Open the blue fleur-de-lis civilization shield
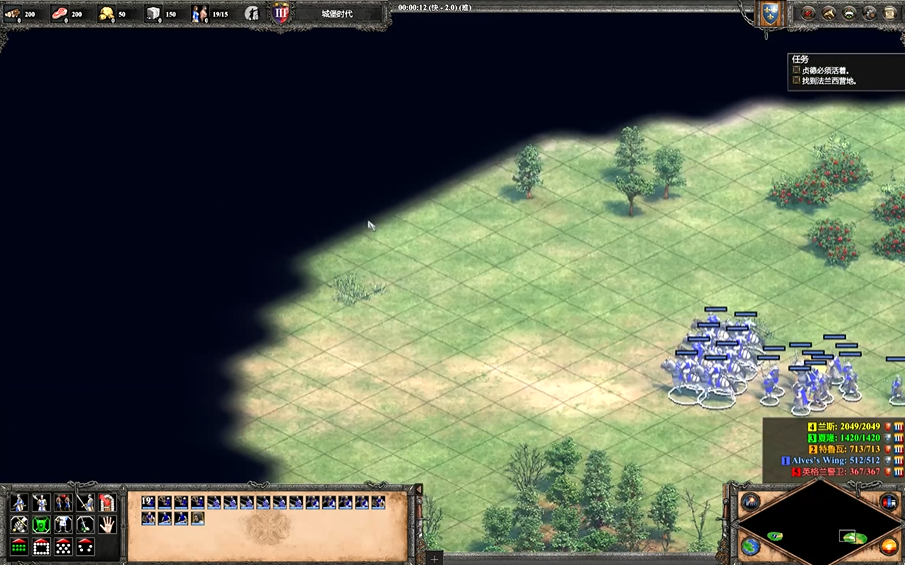 [x=769, y=14]
